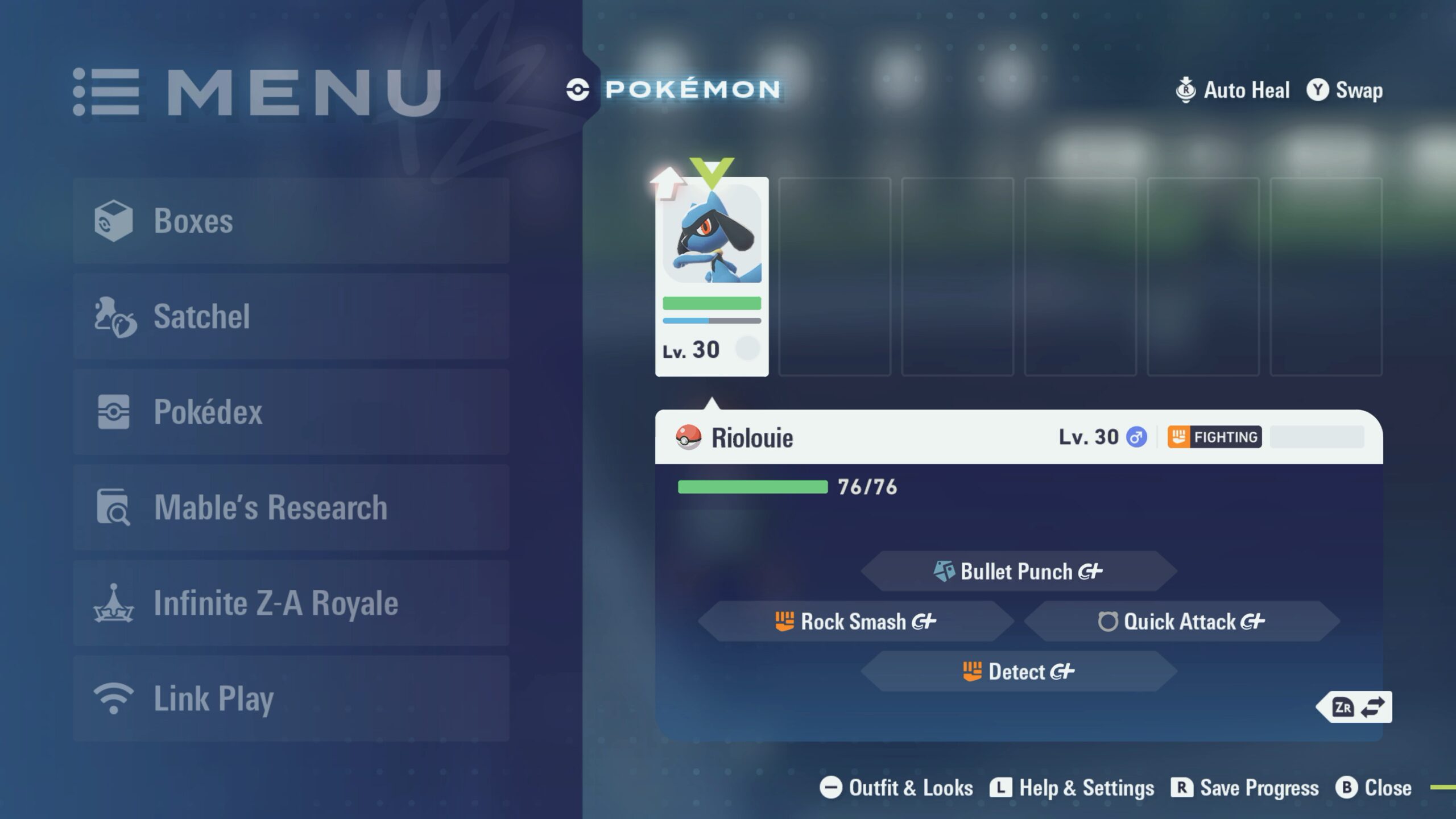Open the Satchel
The width and height of the screenshot is (1456, 819).
291,316
